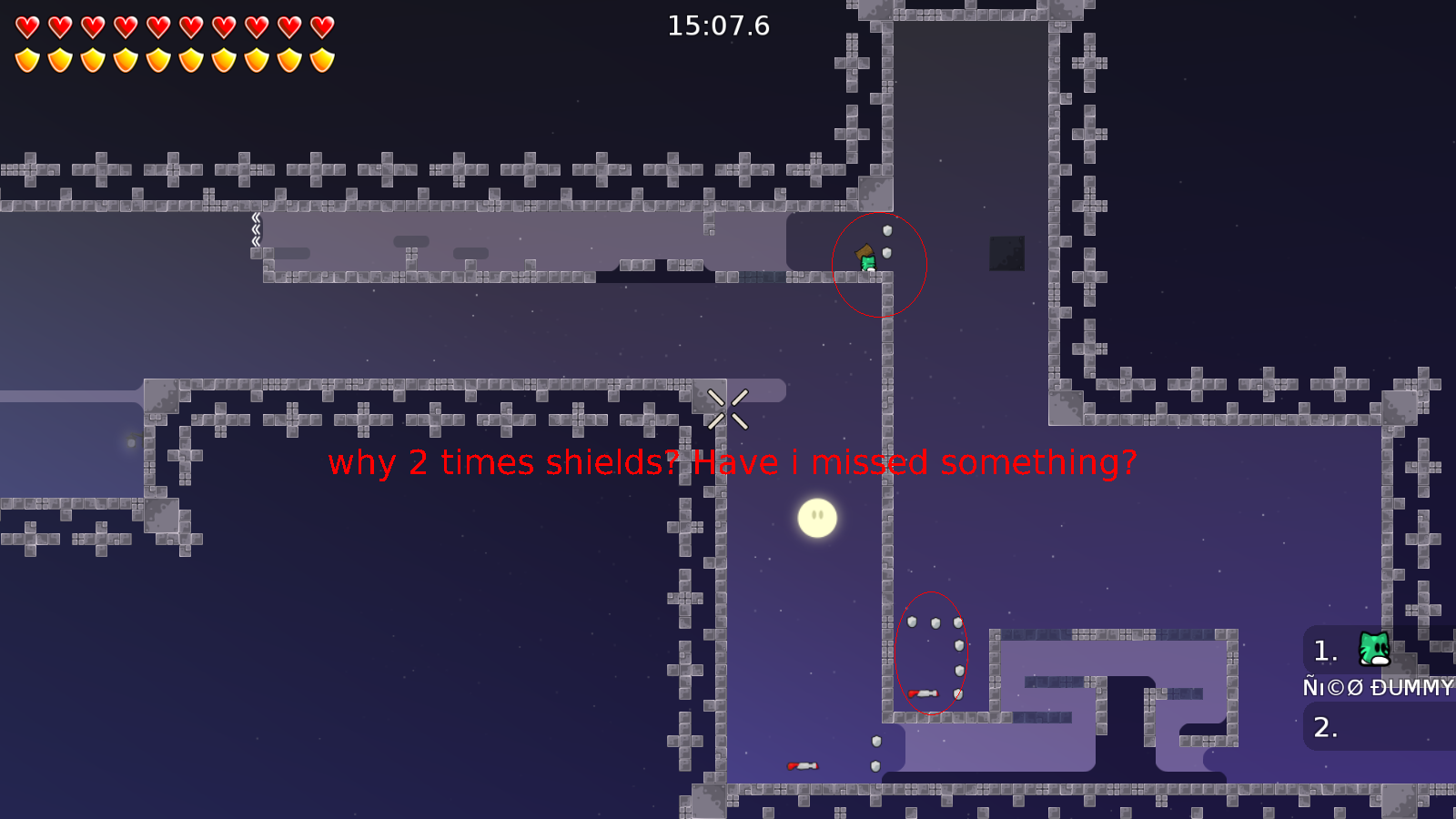Click the Ñı©Ø ÐUMMY cat avatar on the scoreboard
The height and width of the screenshot is (819, 1456).
1374,651
